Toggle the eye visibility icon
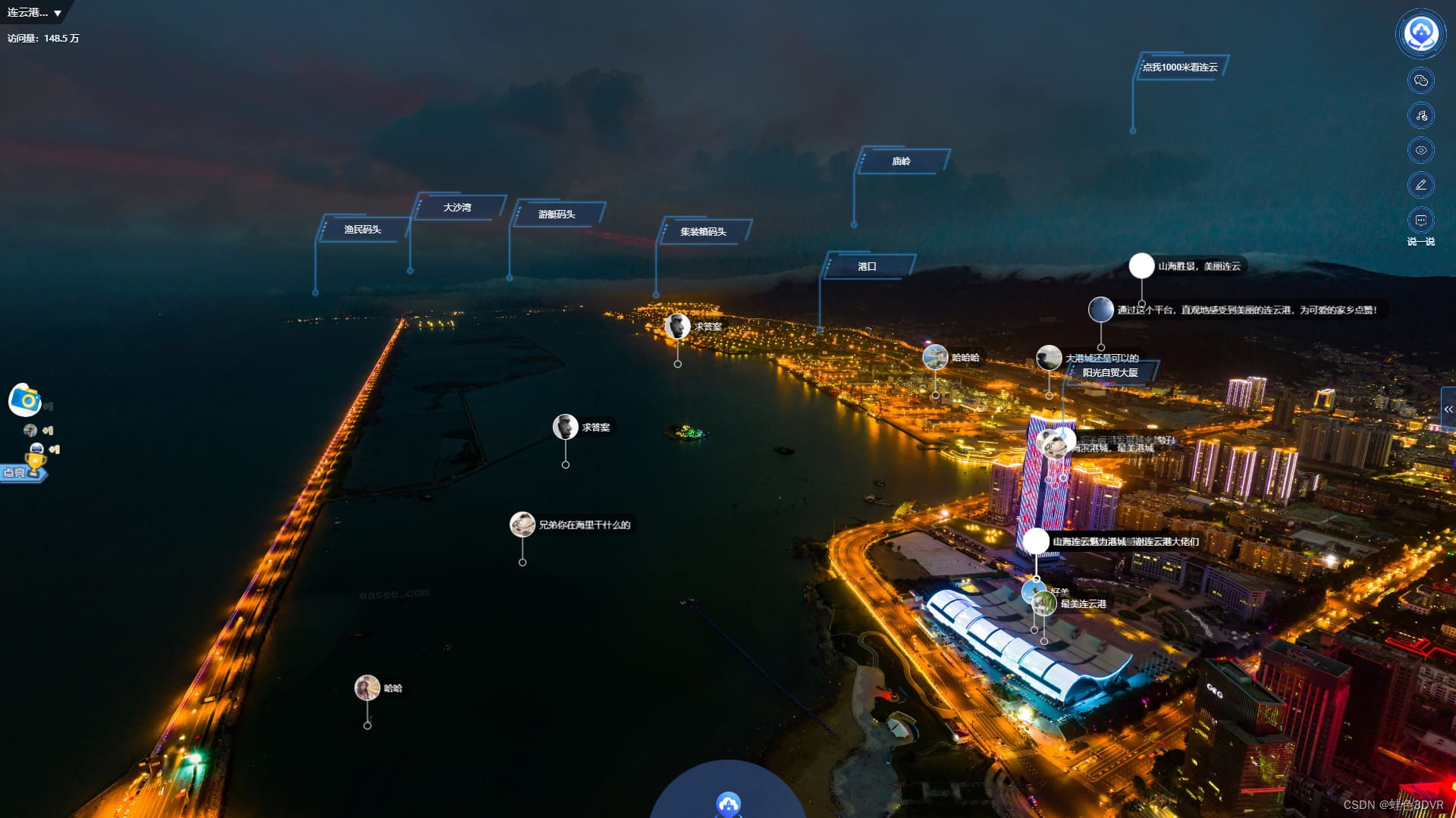 tap(1420, 150)
